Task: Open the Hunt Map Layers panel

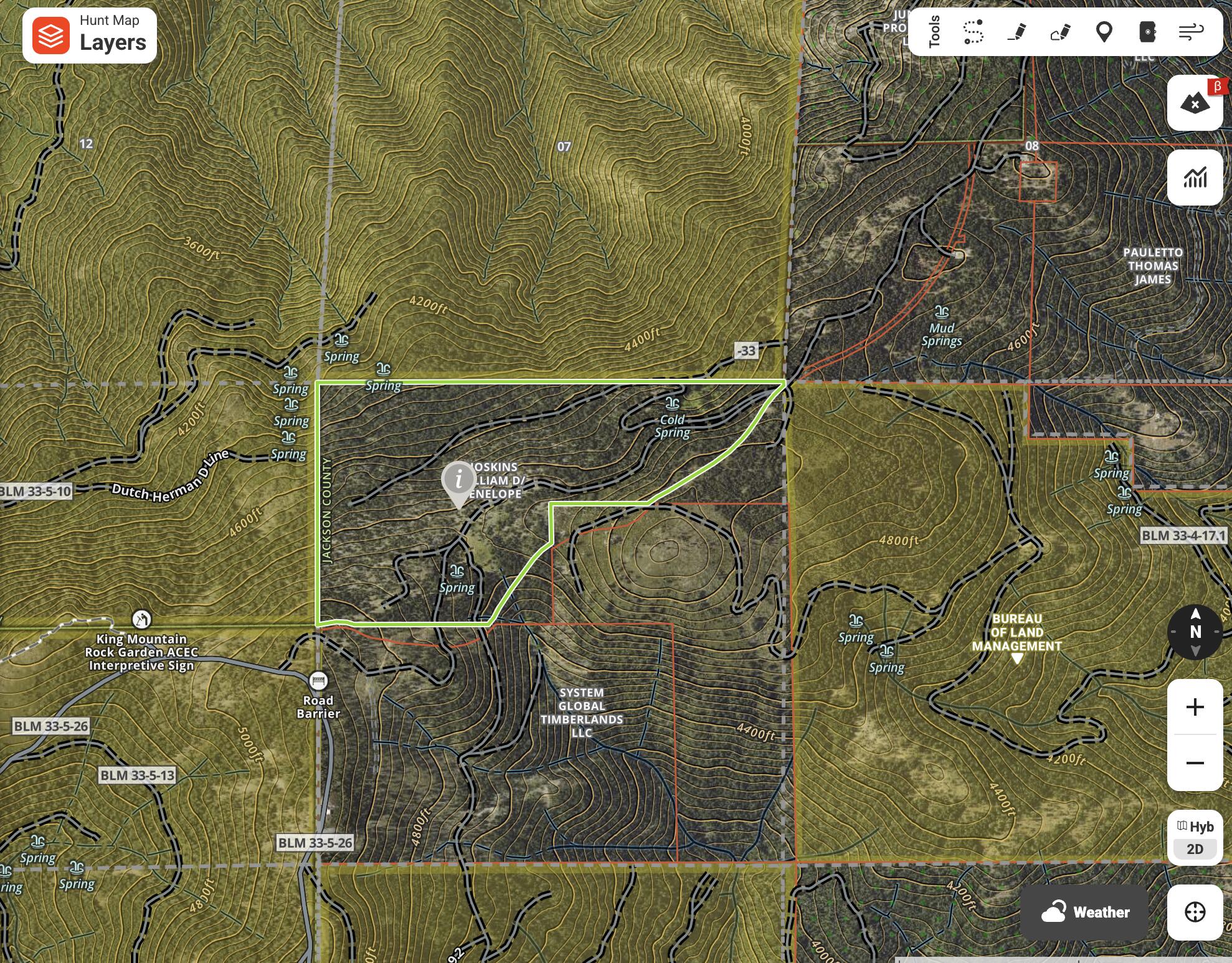Action: [x=90, y=36]
